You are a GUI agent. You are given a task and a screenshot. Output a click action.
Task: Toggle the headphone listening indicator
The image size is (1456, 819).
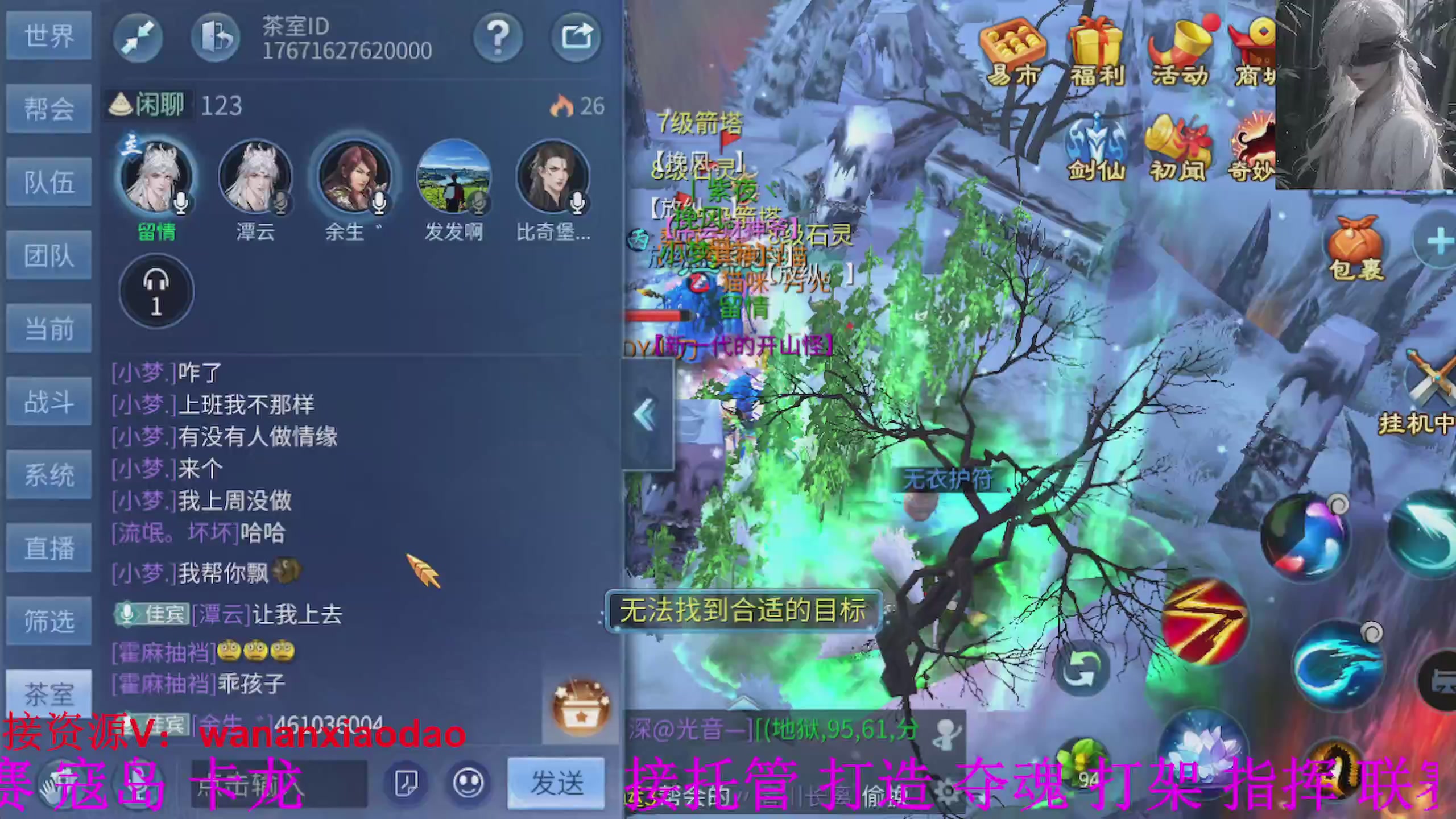(157, 291)
